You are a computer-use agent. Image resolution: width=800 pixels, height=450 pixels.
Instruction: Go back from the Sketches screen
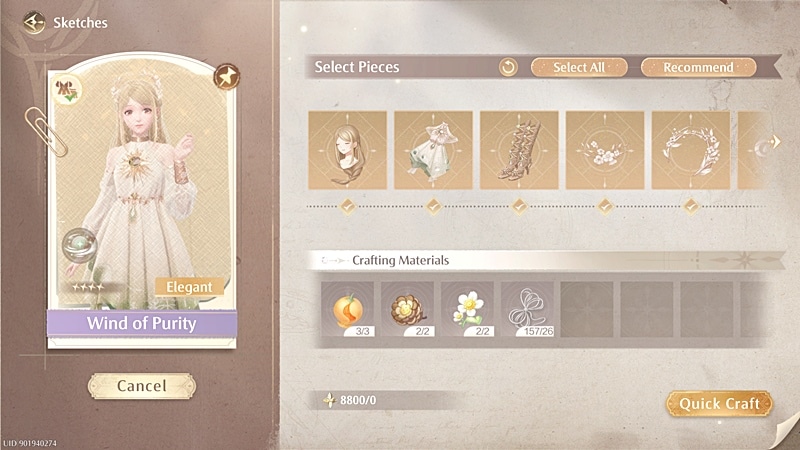coord(35,22)
